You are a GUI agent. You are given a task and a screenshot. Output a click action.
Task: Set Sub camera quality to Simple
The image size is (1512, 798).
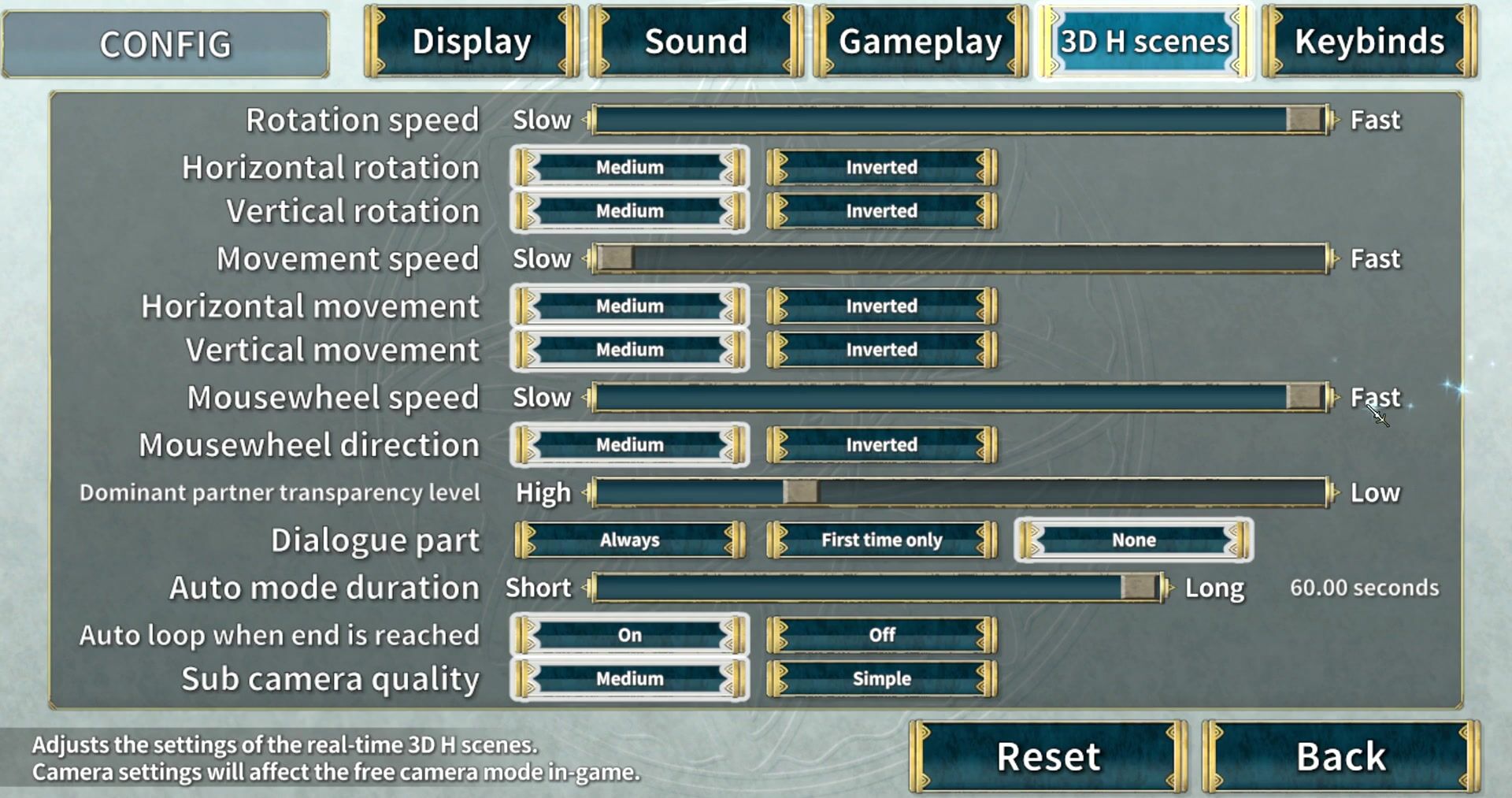(x=881, y=679)
